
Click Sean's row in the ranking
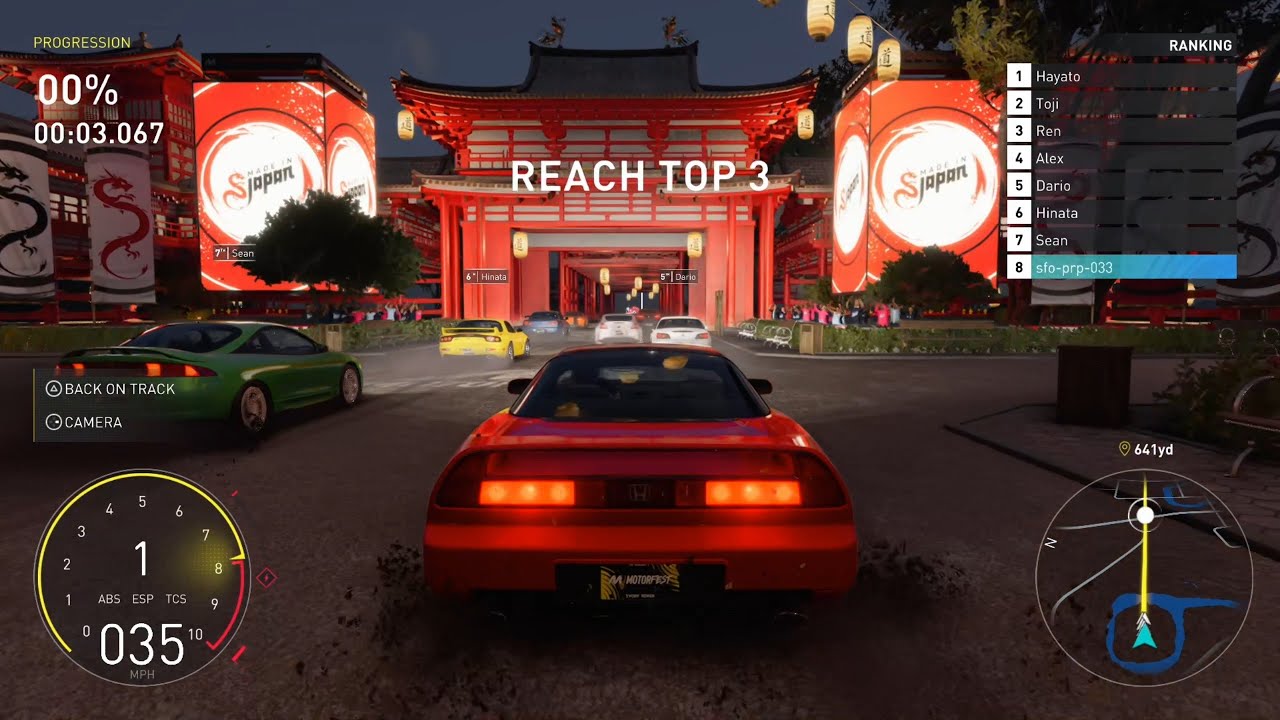pyautogui.click(x=1121, y=240)
